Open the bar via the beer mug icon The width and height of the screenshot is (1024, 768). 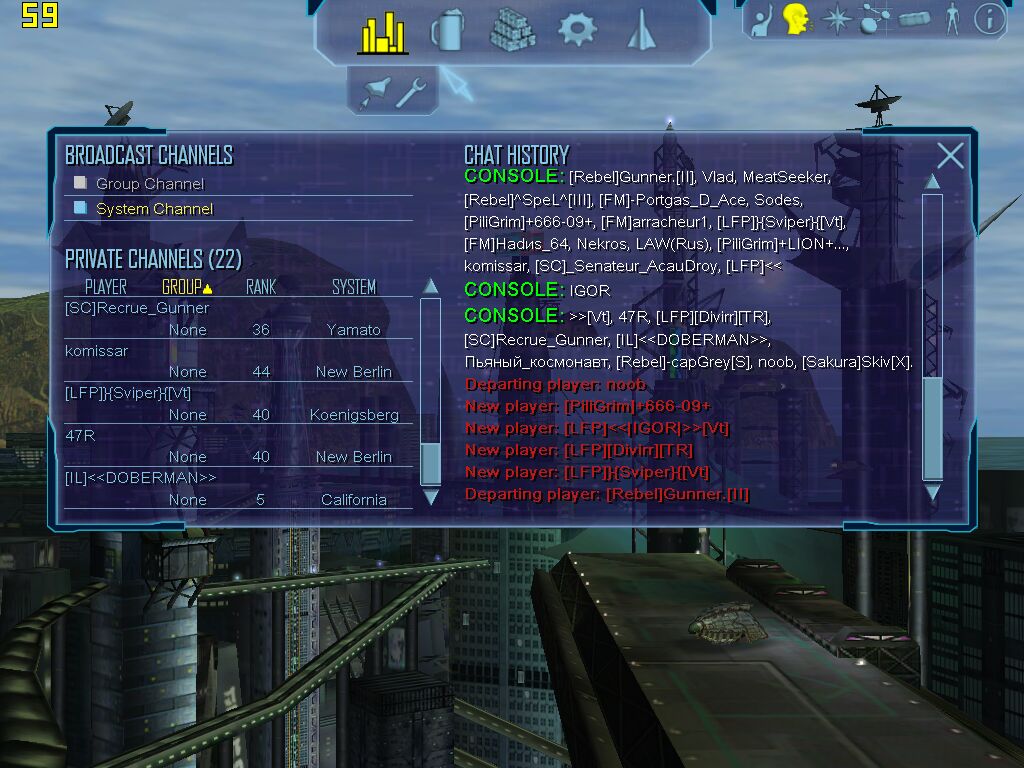coord(447,31)
